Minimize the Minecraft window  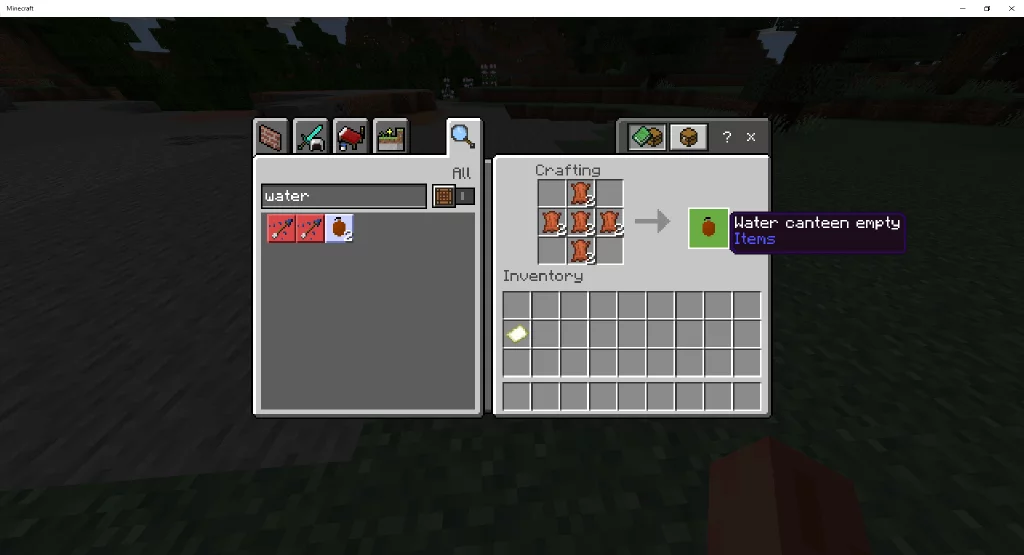[x=962, y=8]
